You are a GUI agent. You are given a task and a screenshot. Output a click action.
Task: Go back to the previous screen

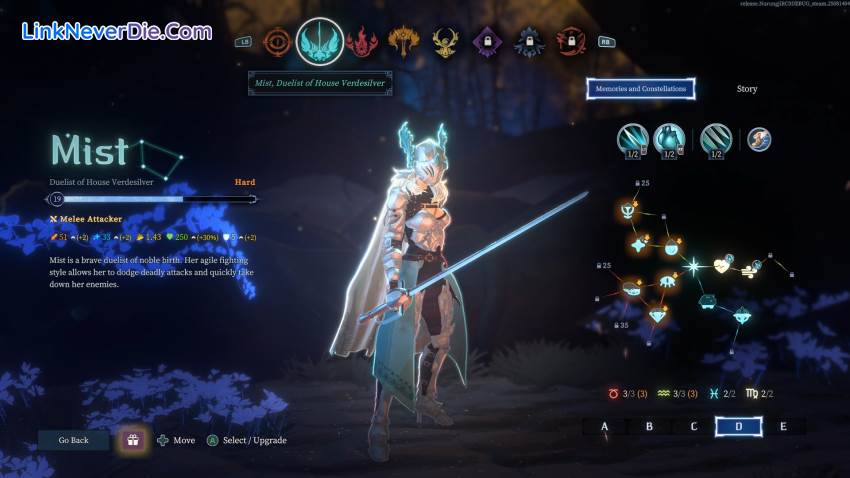[73, 440]
